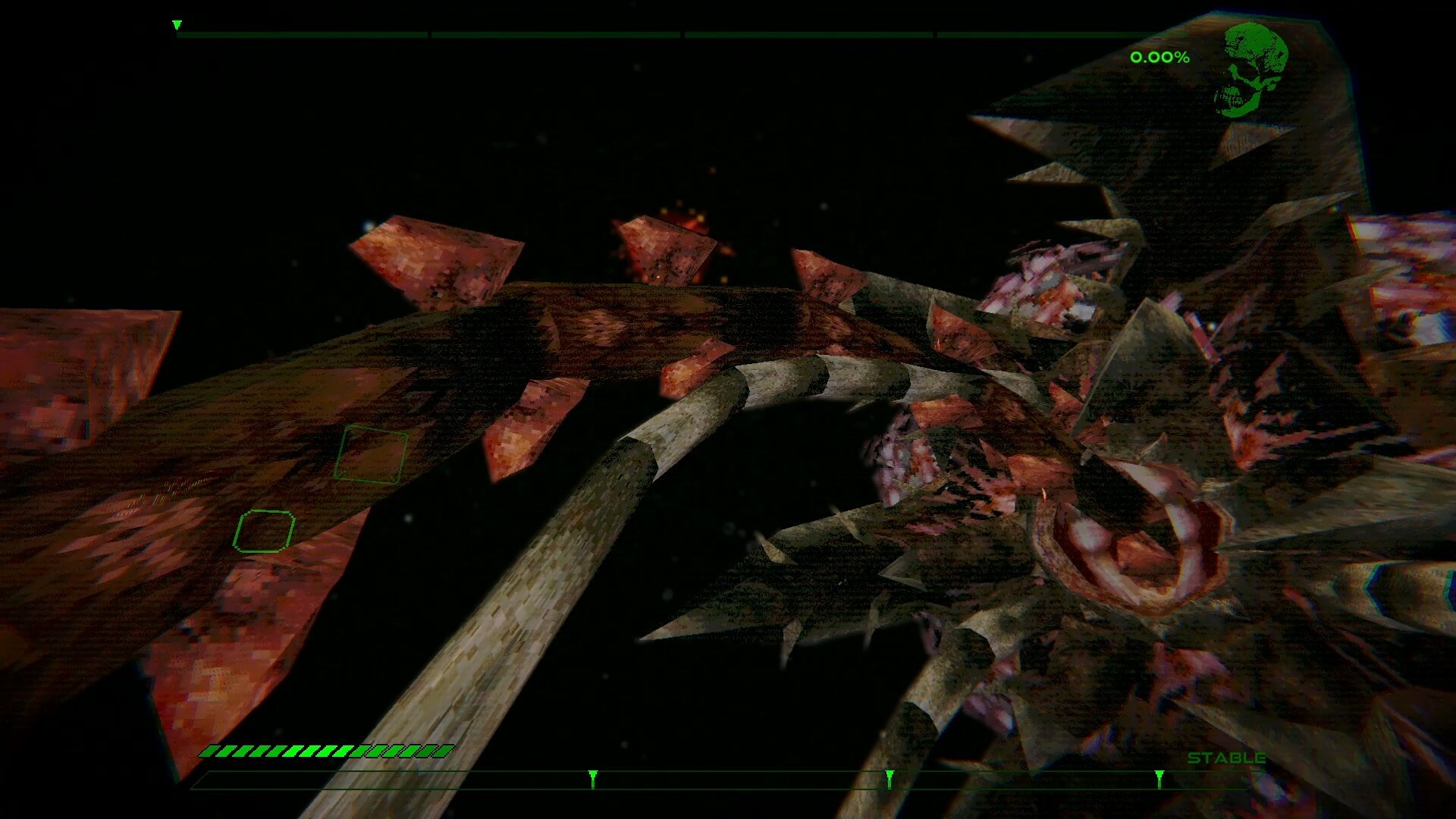Toggle the first segment of the top status bar
The width and height of the screenshot is (1456, 819).
coord(303,33)
